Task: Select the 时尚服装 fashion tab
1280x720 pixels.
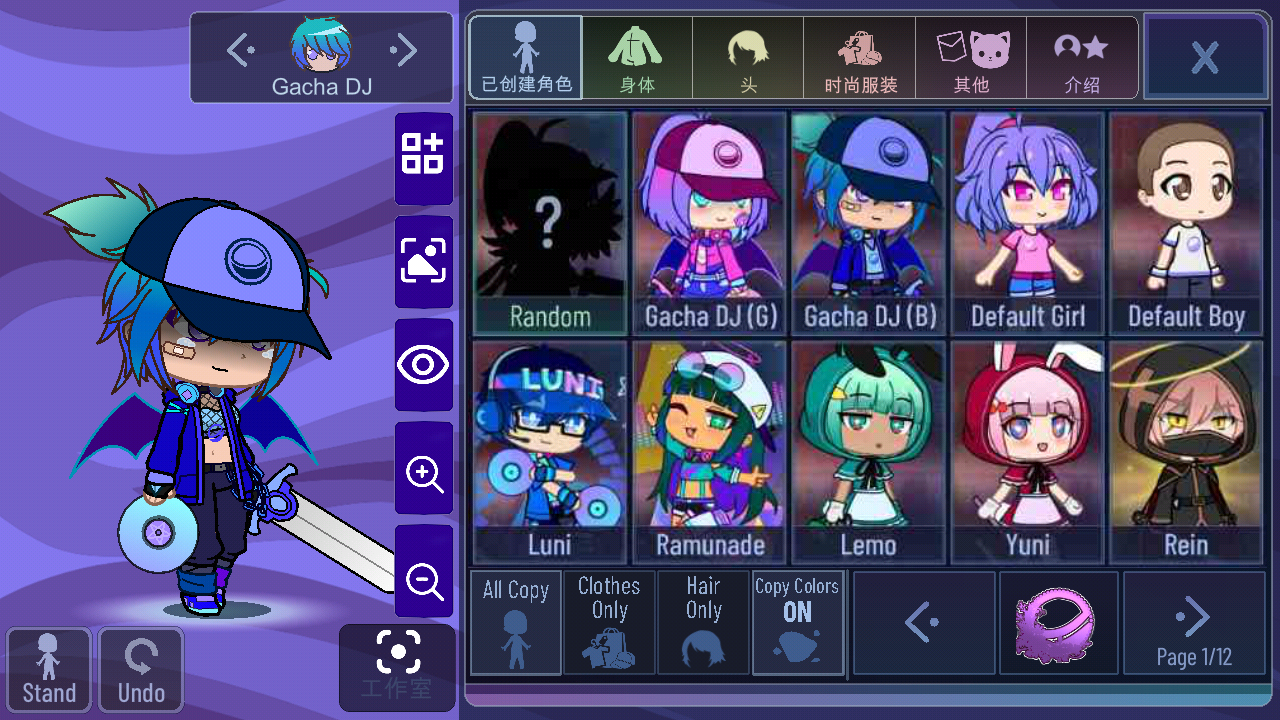Action: 860,58
